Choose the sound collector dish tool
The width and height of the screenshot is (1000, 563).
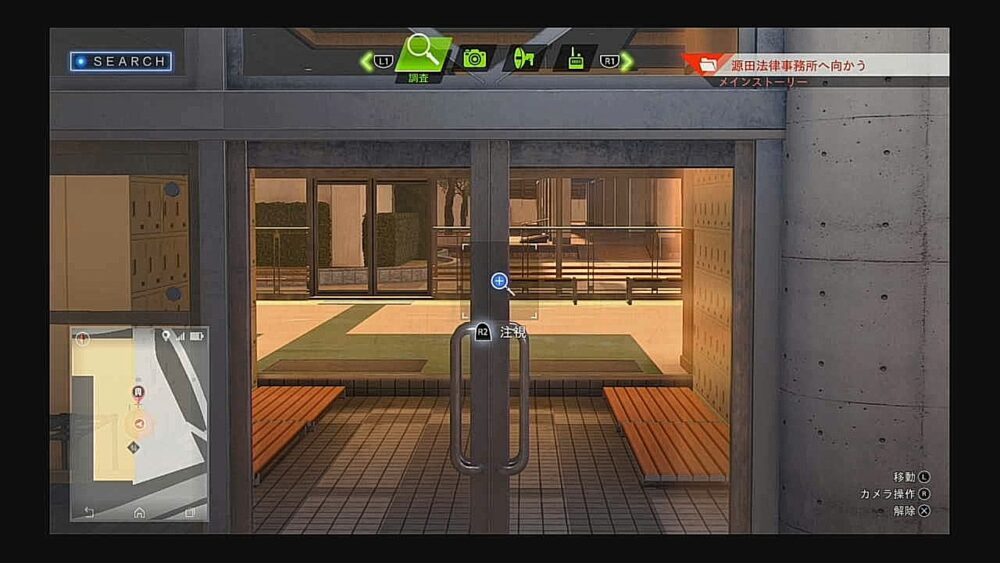[524, 58]
